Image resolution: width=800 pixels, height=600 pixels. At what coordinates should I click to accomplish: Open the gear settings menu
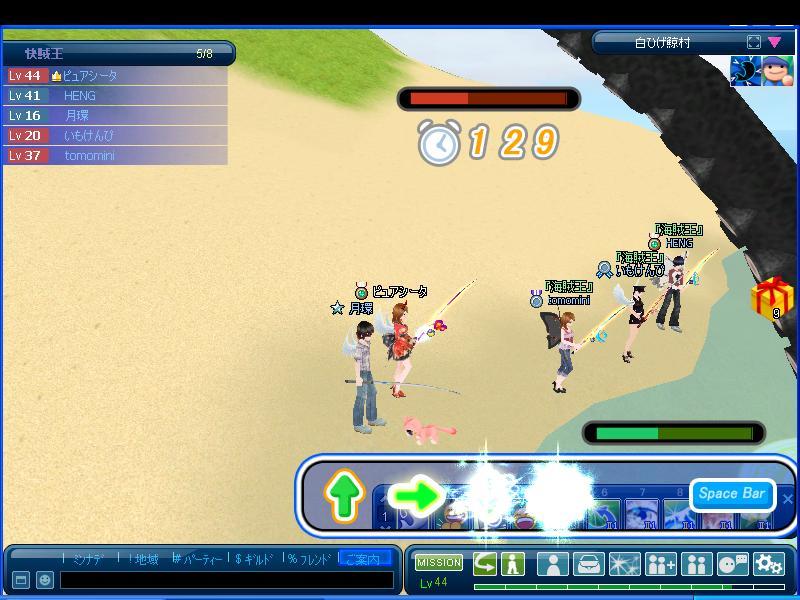769,564
